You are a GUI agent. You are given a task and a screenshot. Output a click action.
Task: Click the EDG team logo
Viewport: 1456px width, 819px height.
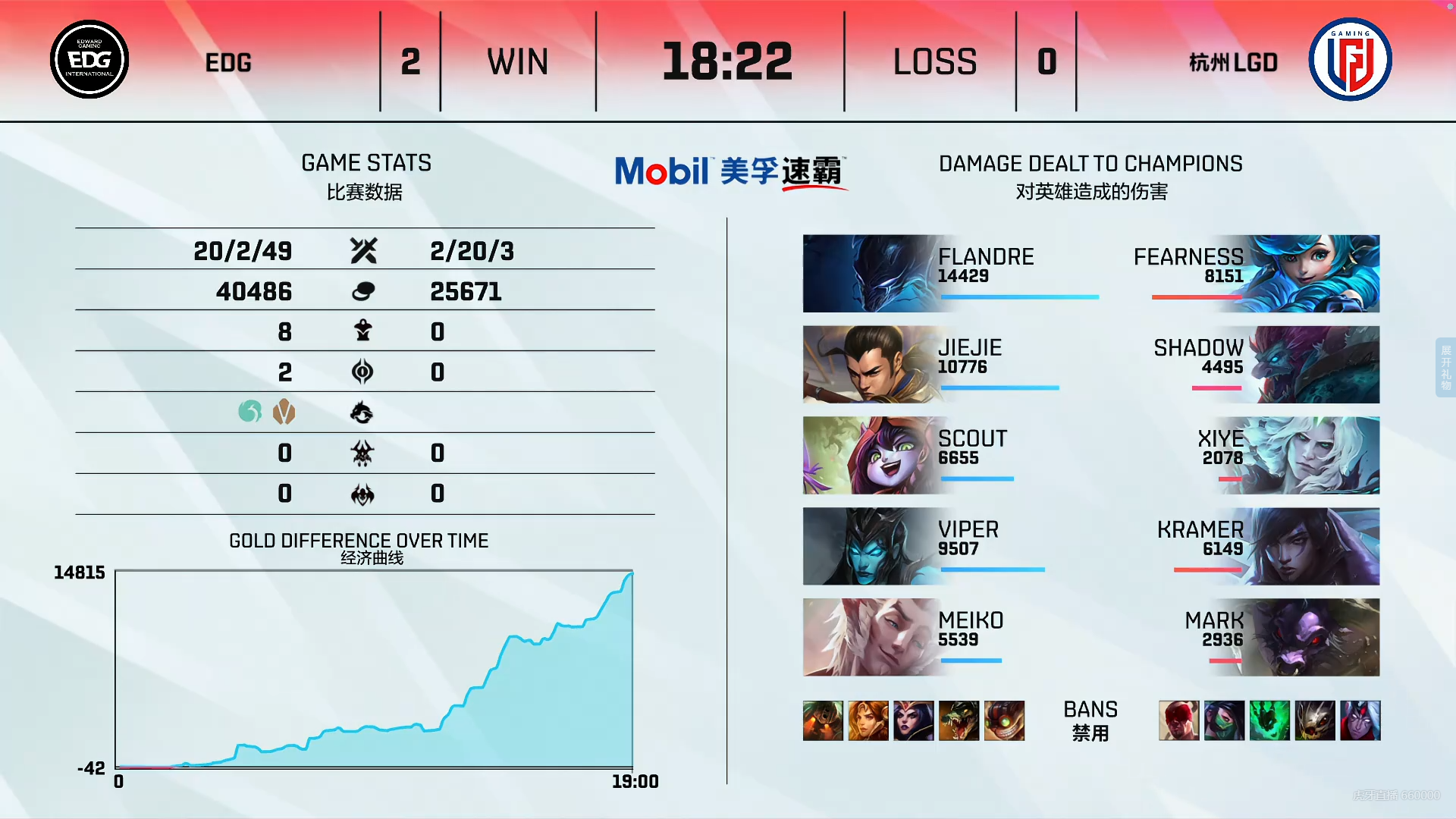pos(89,58)
